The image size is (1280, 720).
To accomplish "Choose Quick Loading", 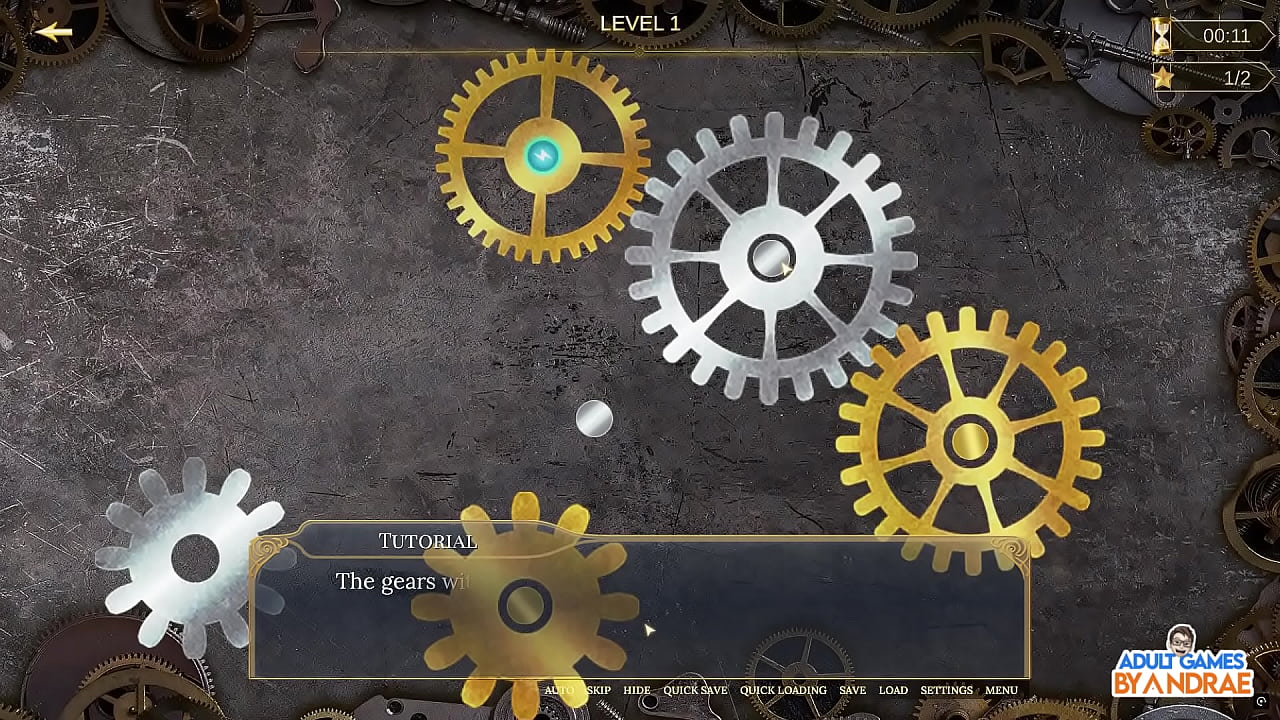I will 783,690.
